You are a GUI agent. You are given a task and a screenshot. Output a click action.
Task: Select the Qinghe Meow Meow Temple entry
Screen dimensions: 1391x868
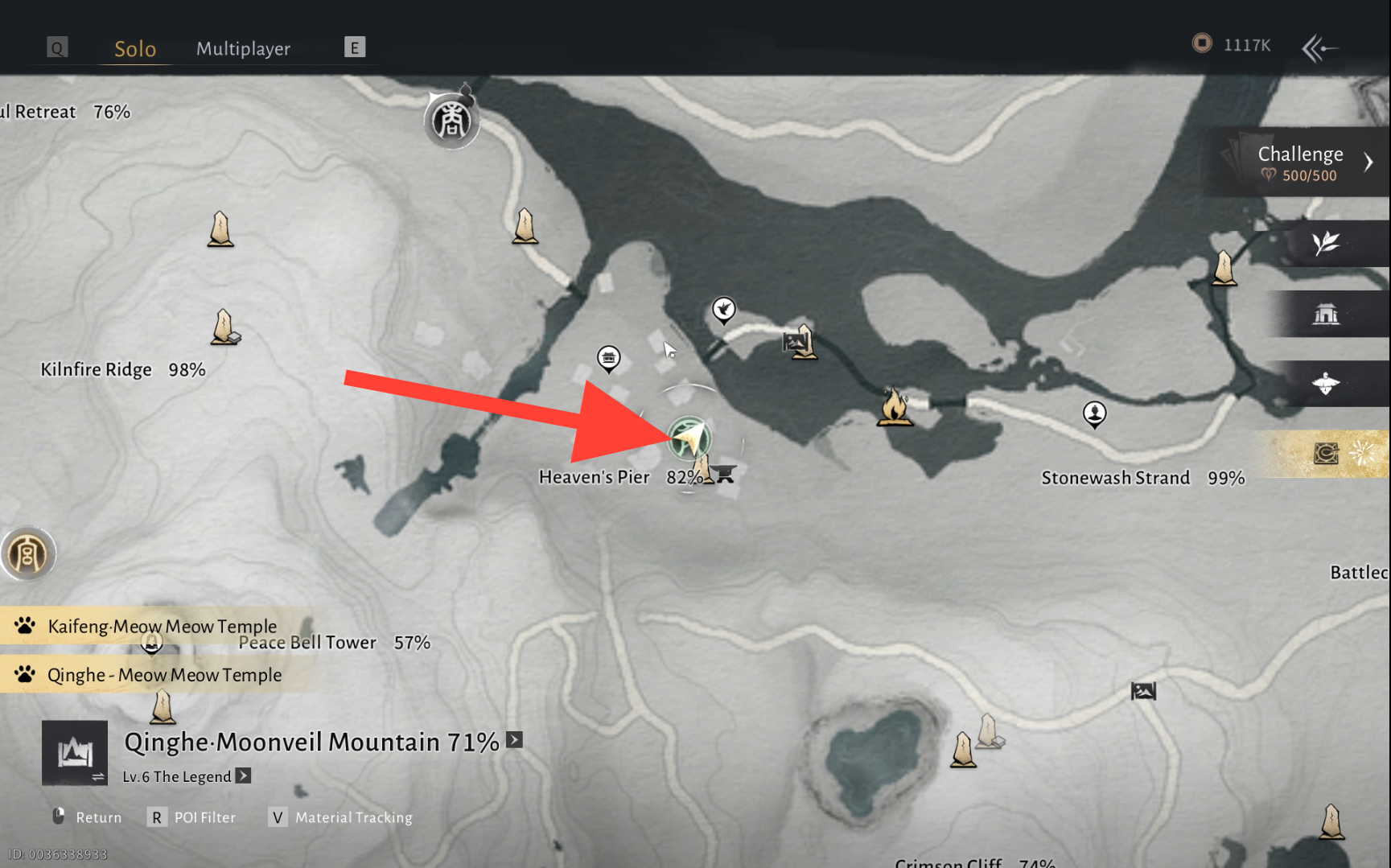pos(164,675)
